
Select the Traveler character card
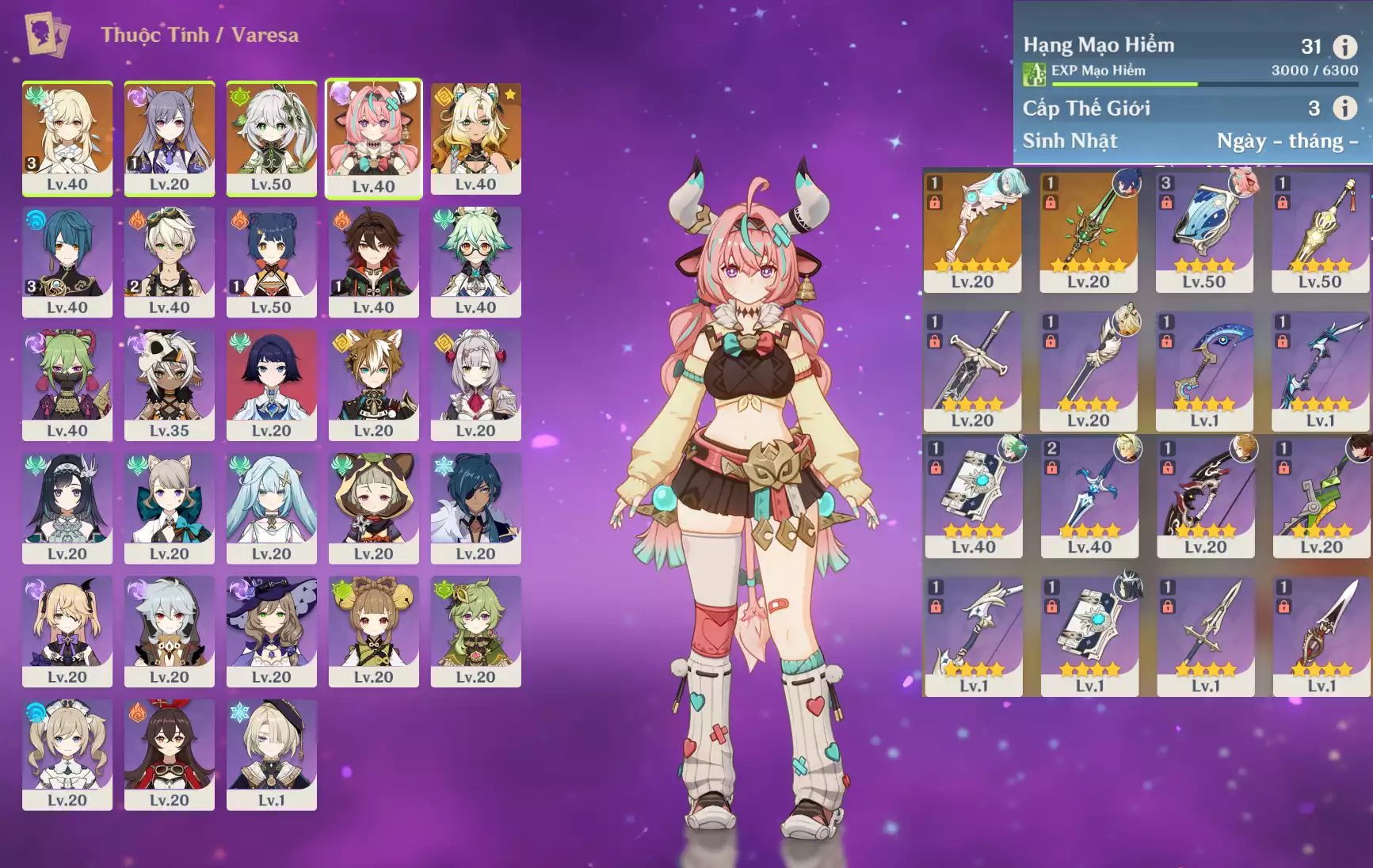[x=67, y=137]
